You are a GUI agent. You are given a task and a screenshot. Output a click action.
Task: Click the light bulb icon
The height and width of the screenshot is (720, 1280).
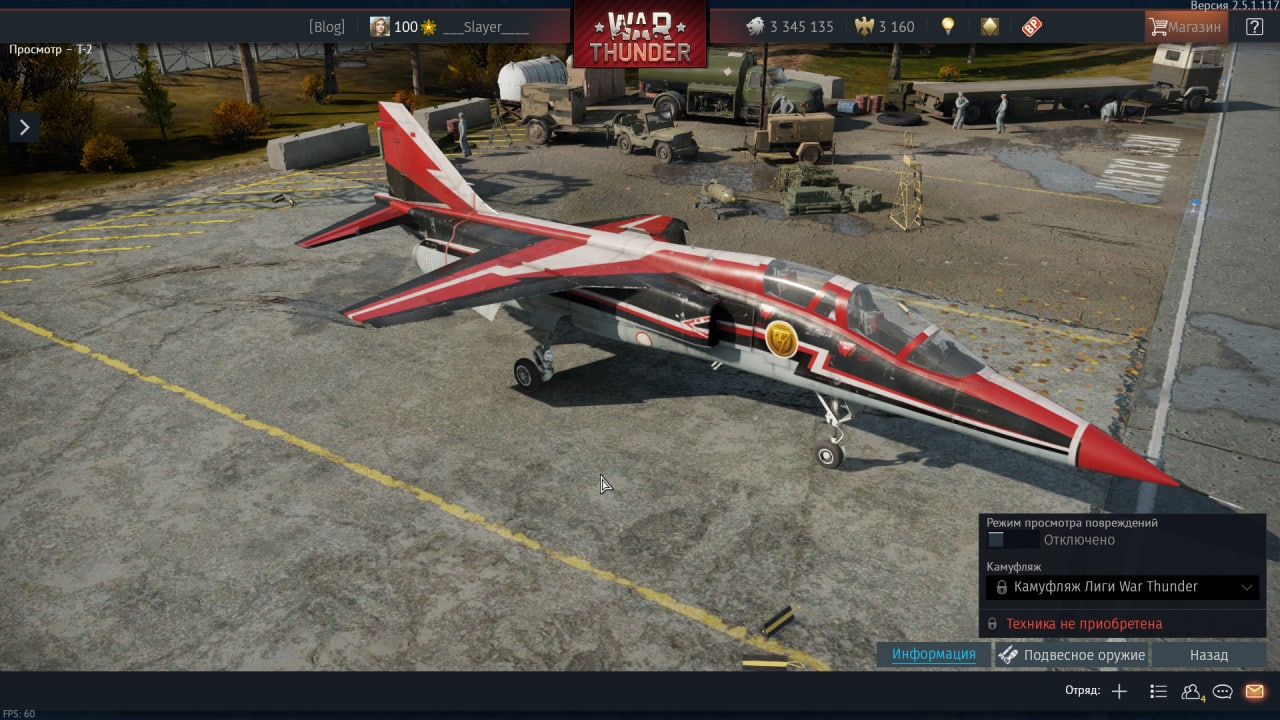947,27
